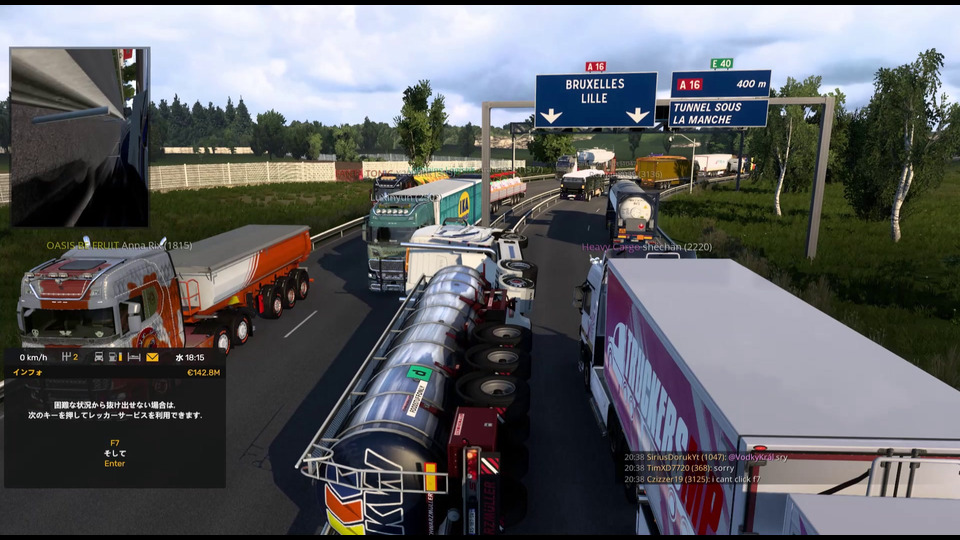
Task: Select the インフォ panel header
Action: click(x=27, y=372)
